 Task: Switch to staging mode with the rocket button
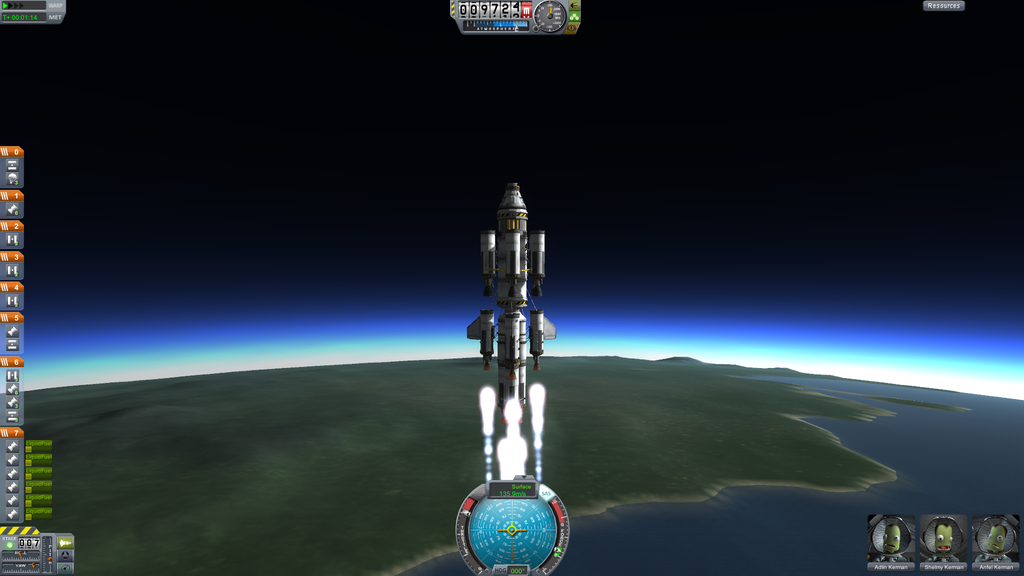coord(65,543)
